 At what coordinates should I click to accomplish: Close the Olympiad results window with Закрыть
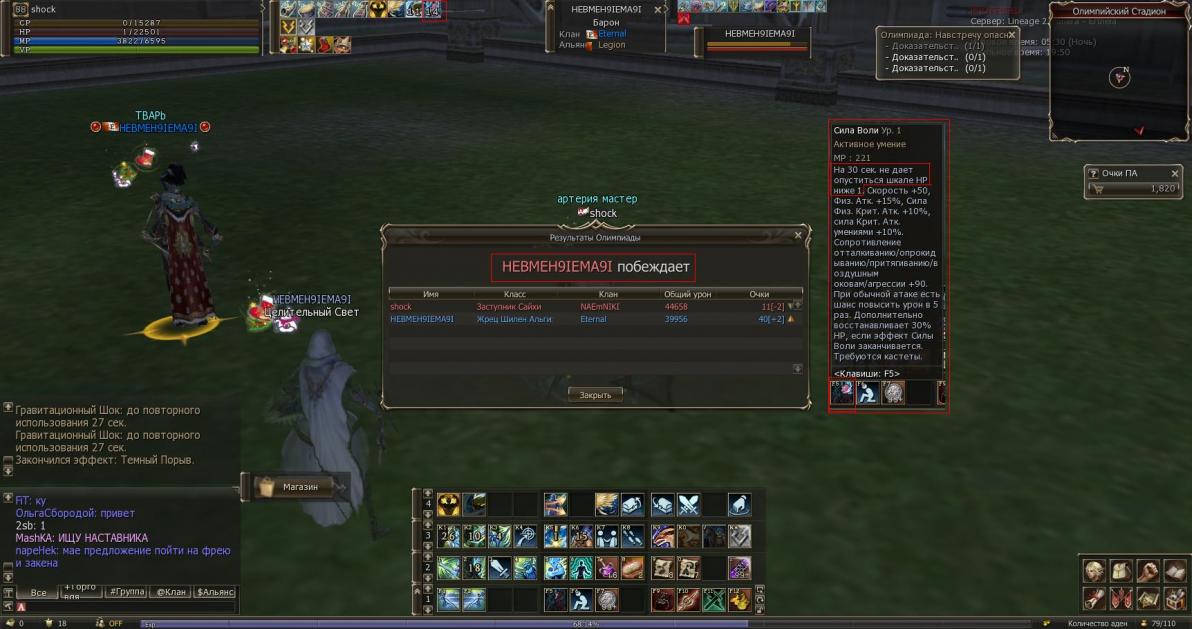(x=595, y=394)
